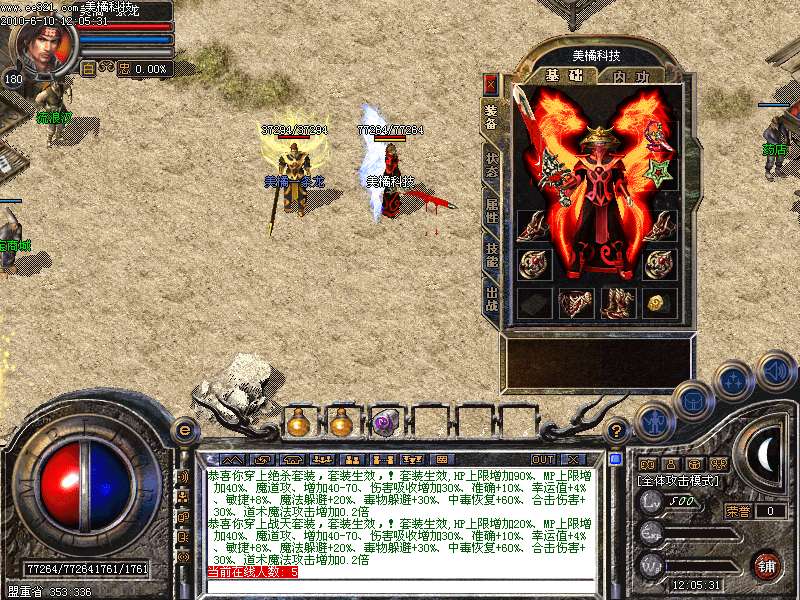800x600 pixels.
Task: Close the character equipment panel
Action: point(490,83)
